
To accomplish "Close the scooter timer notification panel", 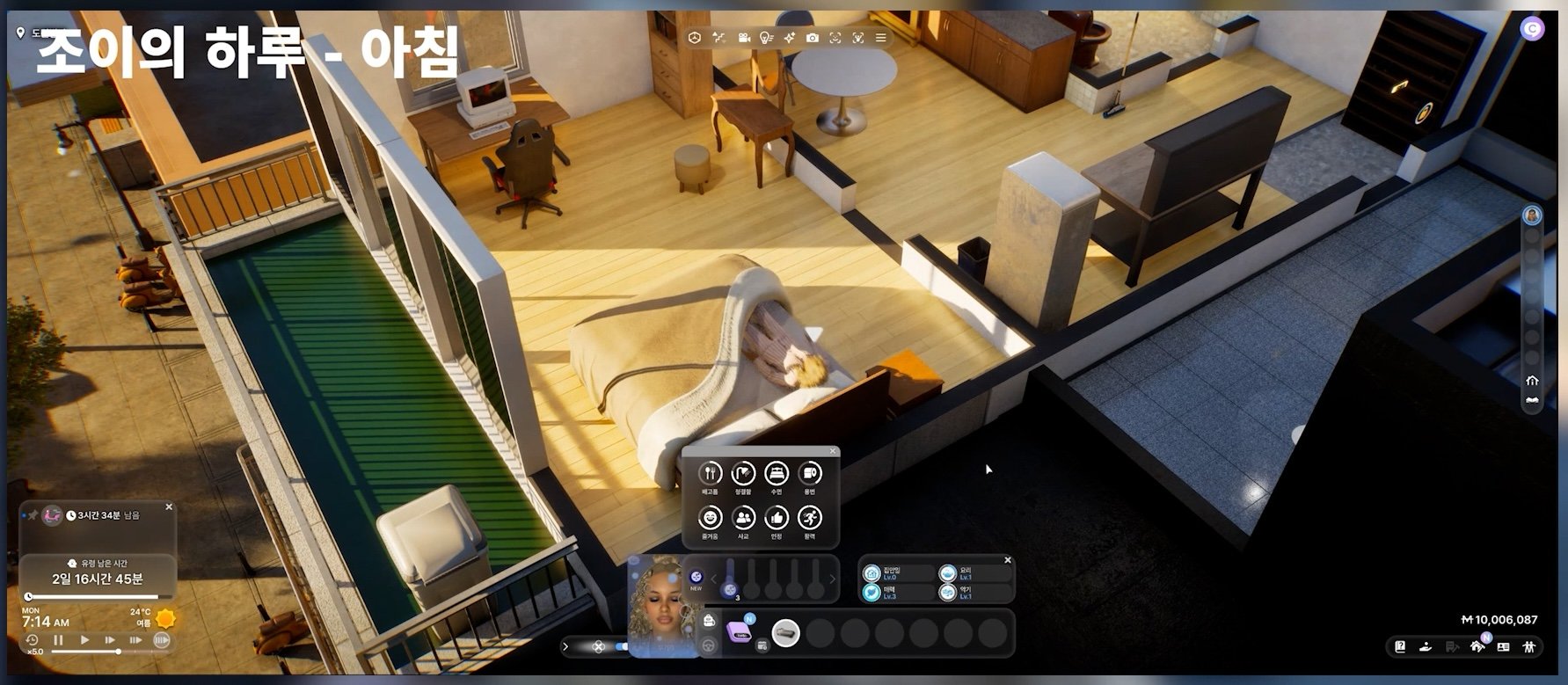I will pyautogui.click(x=169, y=507).
